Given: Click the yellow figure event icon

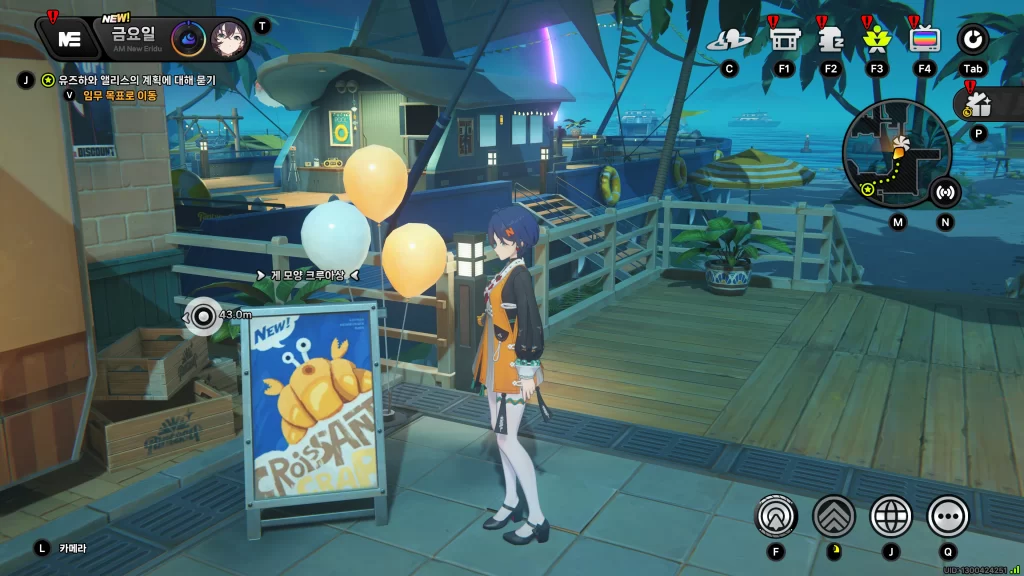Looking at the screenshot, I should point(876,39).
